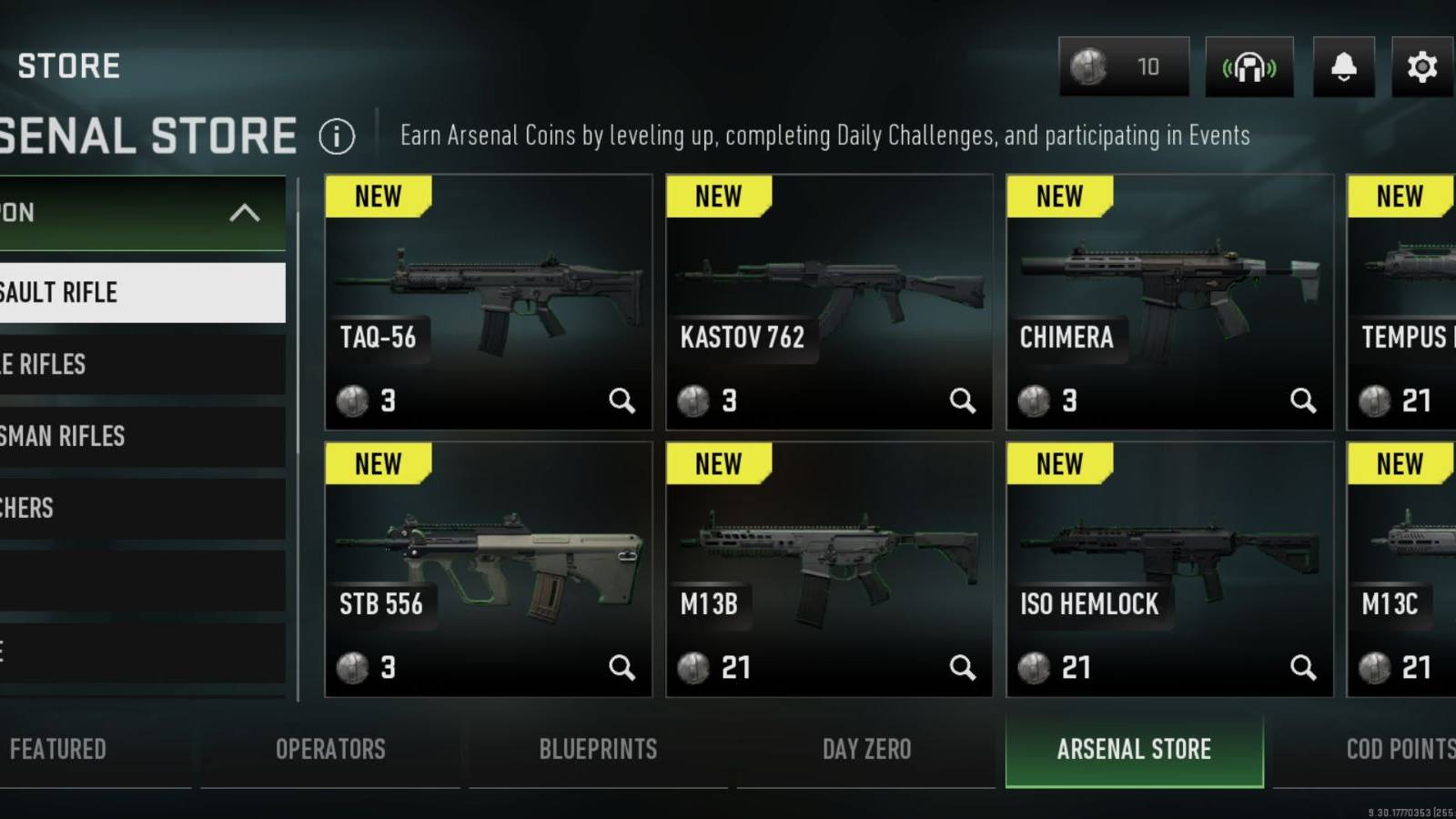The width and height of the screenshot is (1456, 819).
Task: Collapse the weapon category list
Action: [242, 214]
